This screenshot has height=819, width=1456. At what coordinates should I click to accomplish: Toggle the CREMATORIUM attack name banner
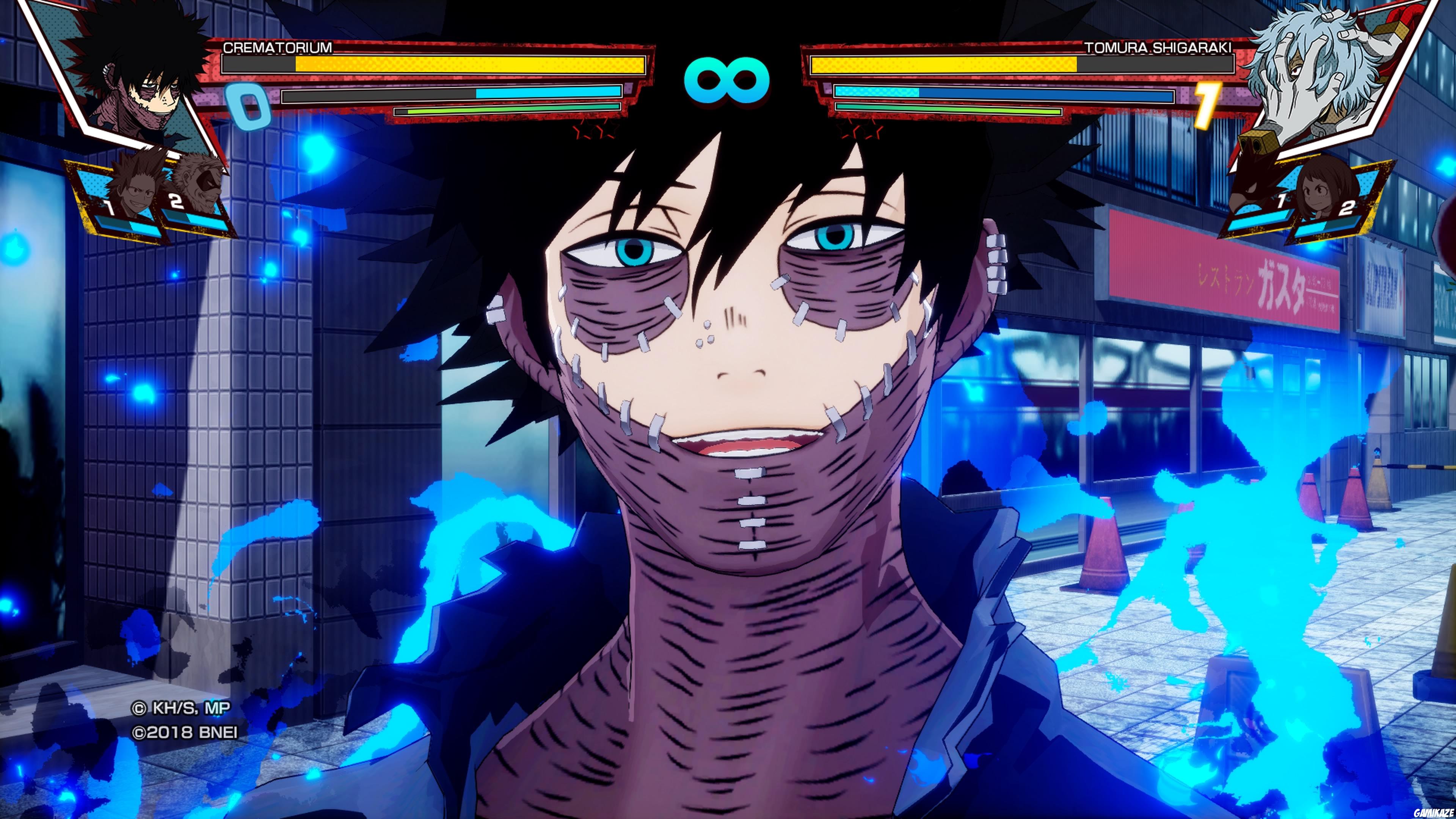click(277, 49)
